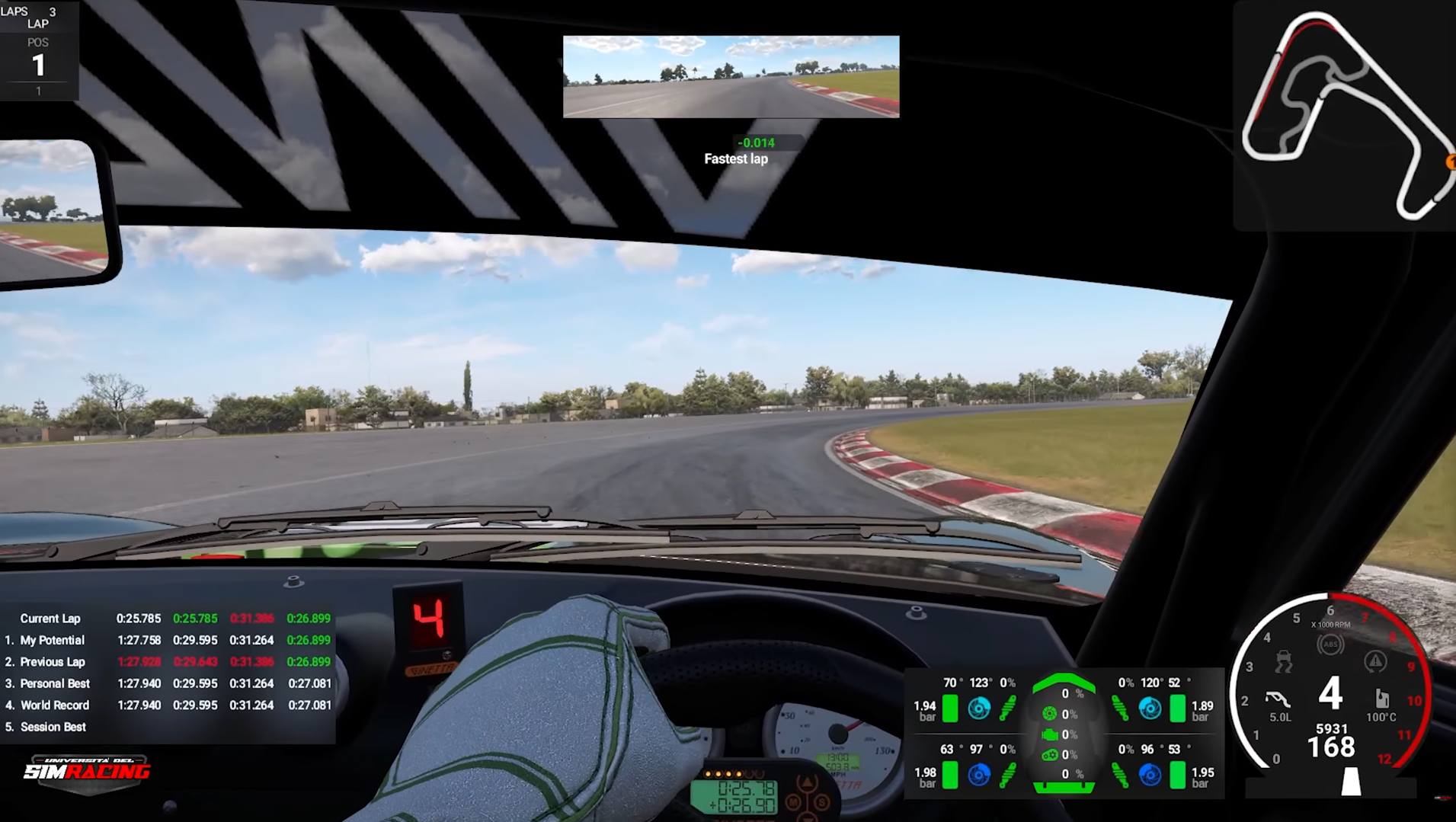
Task: Click the gearbox icon in the damage display
Action: click(1050, 755)
